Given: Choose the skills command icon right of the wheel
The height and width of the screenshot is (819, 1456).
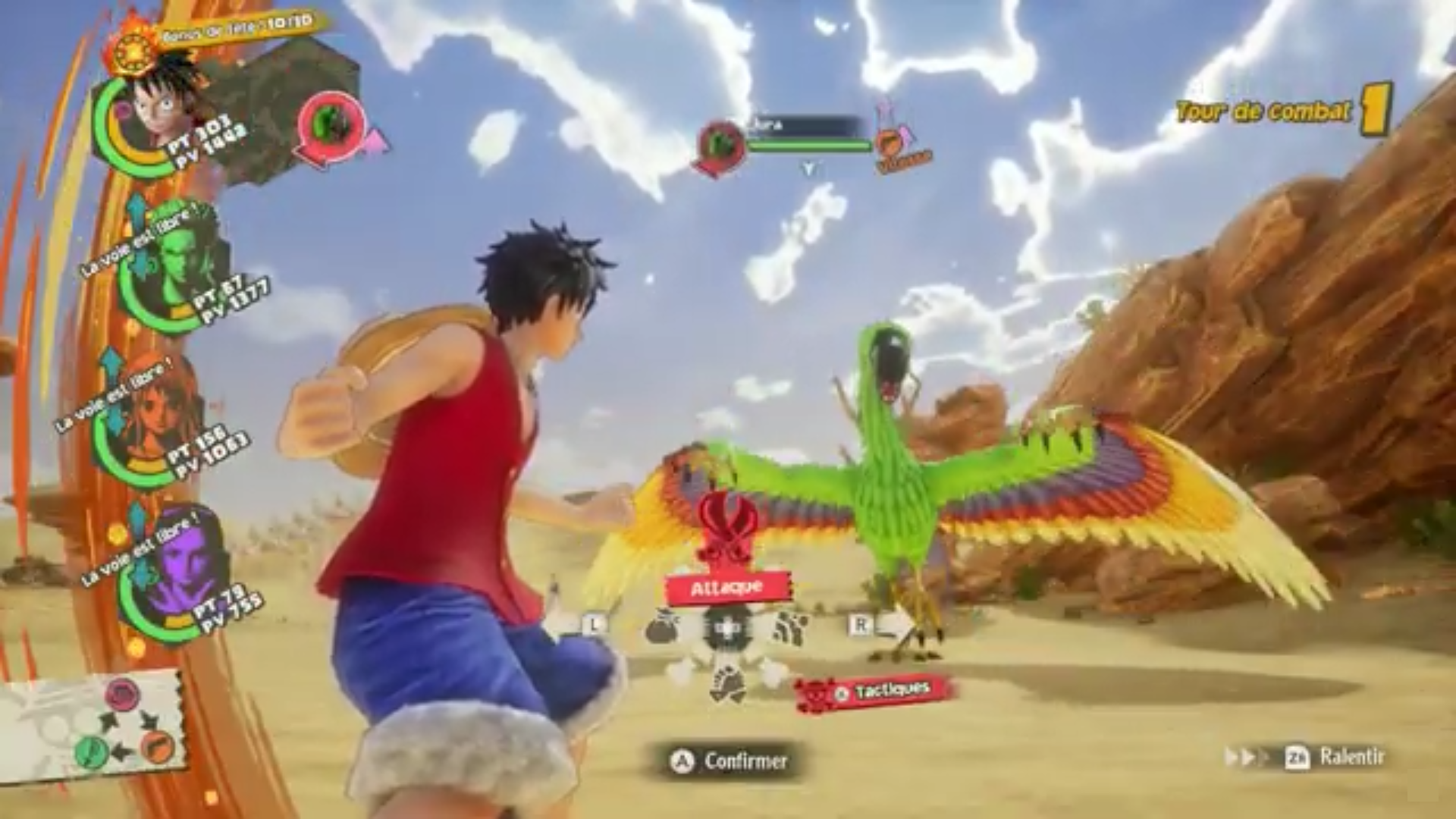Looking at the screenshot, I should coord(790,629).
